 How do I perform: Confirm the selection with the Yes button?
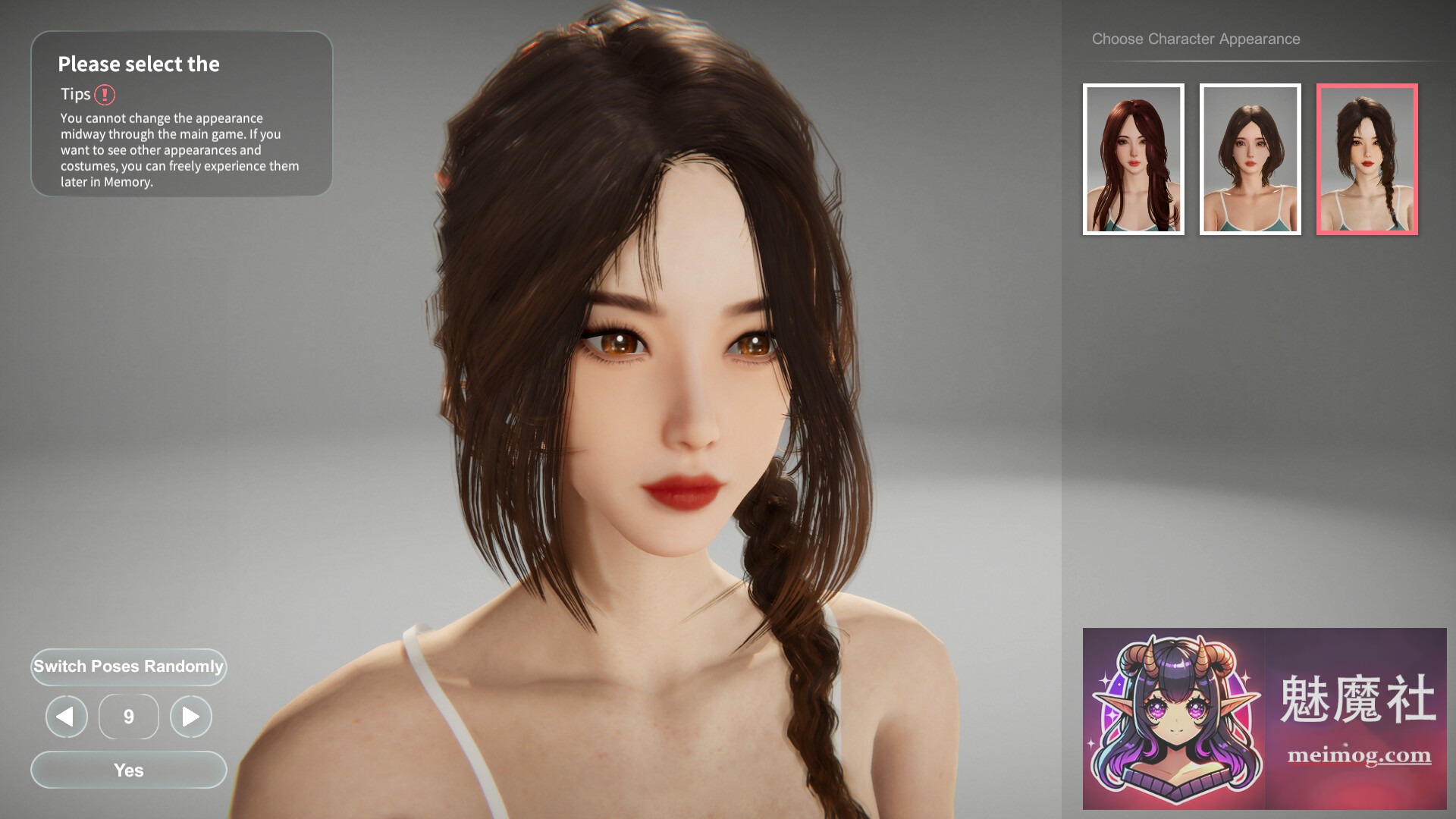click(128, 770)
